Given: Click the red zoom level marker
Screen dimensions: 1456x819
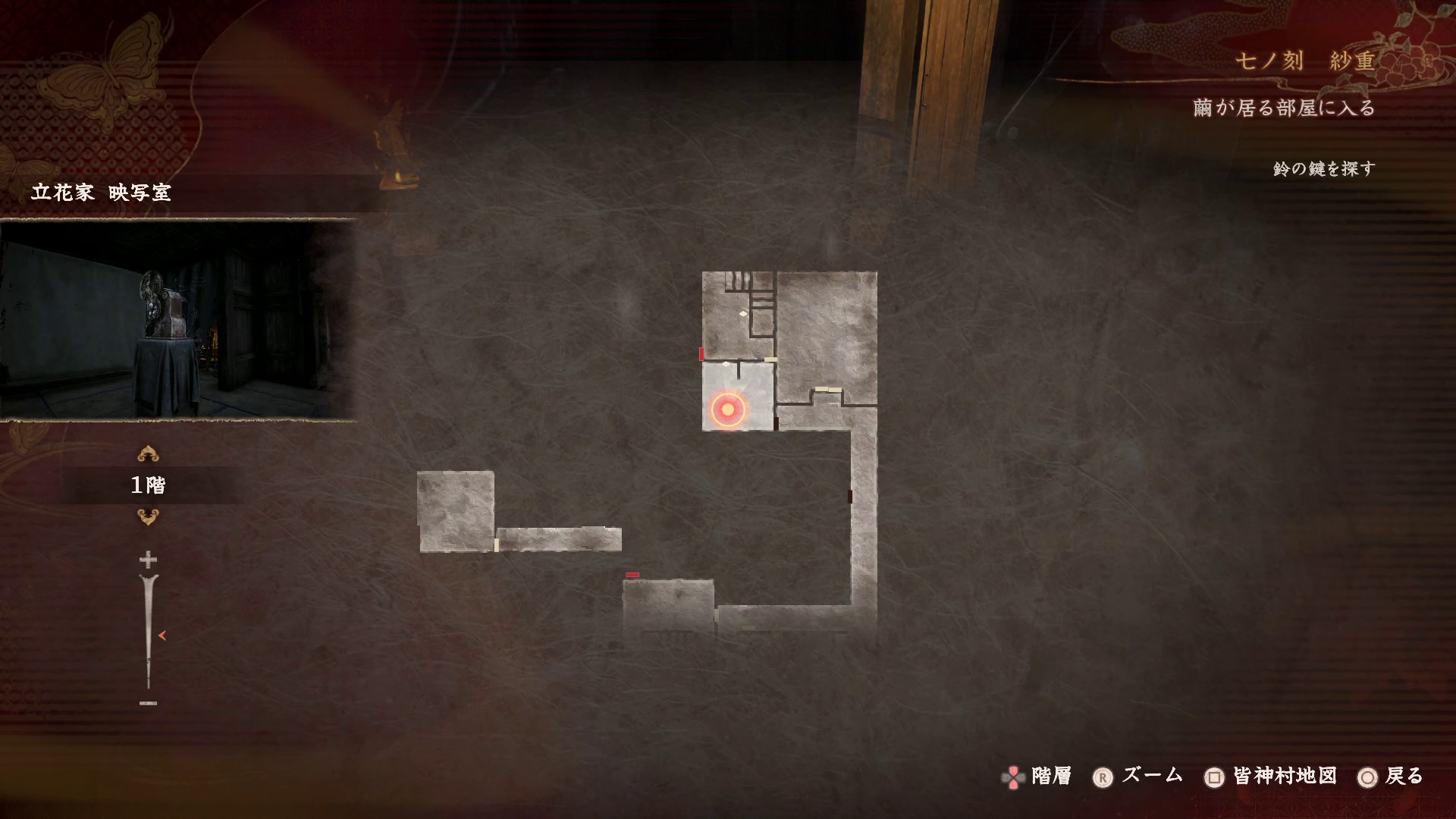Looking at the screenshot, I should (162, 635).
